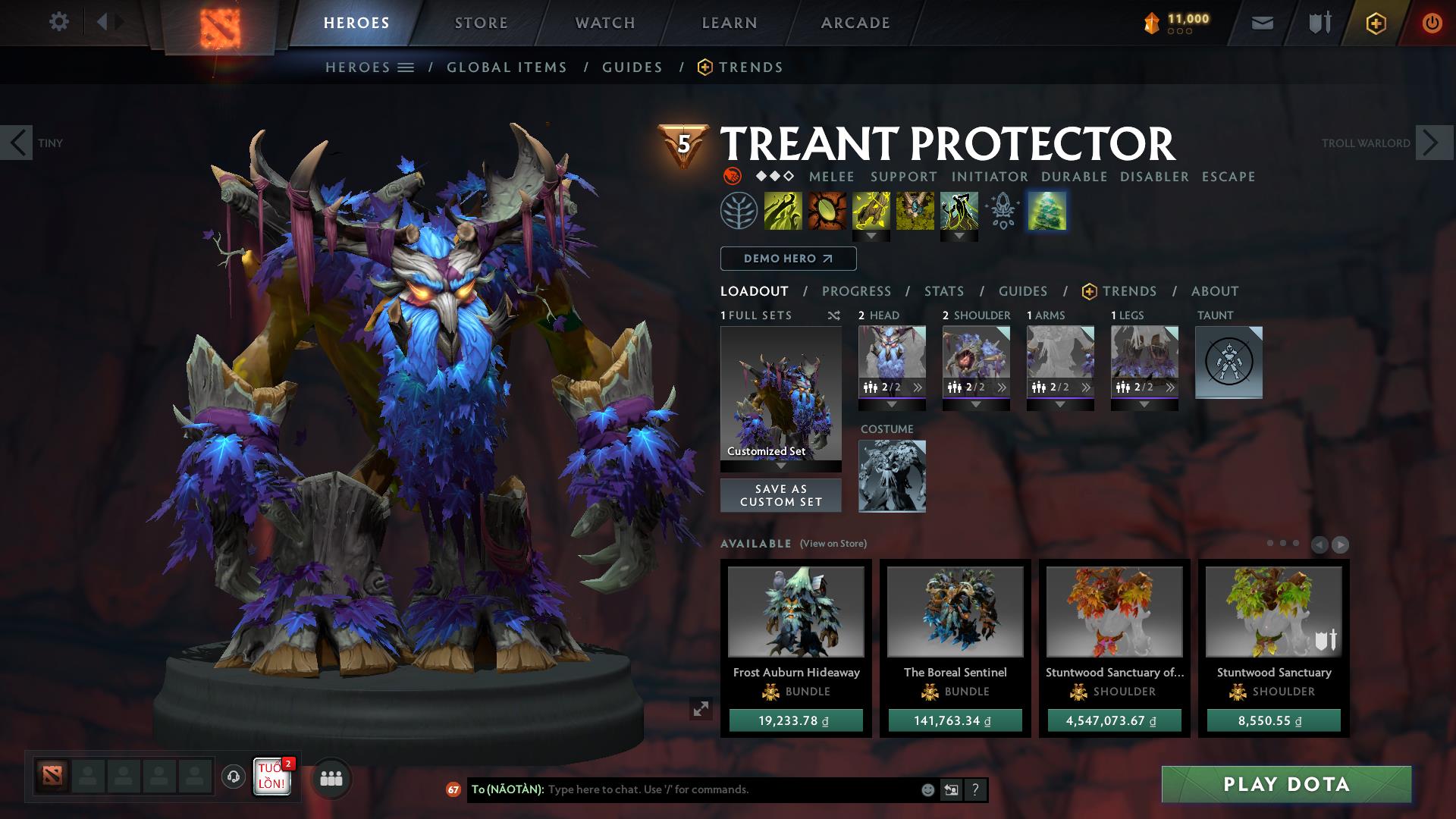This screenshot has height=819, width=1456.
Task: Select the Overgrowth ultimate ability icon
Action: 961,212
